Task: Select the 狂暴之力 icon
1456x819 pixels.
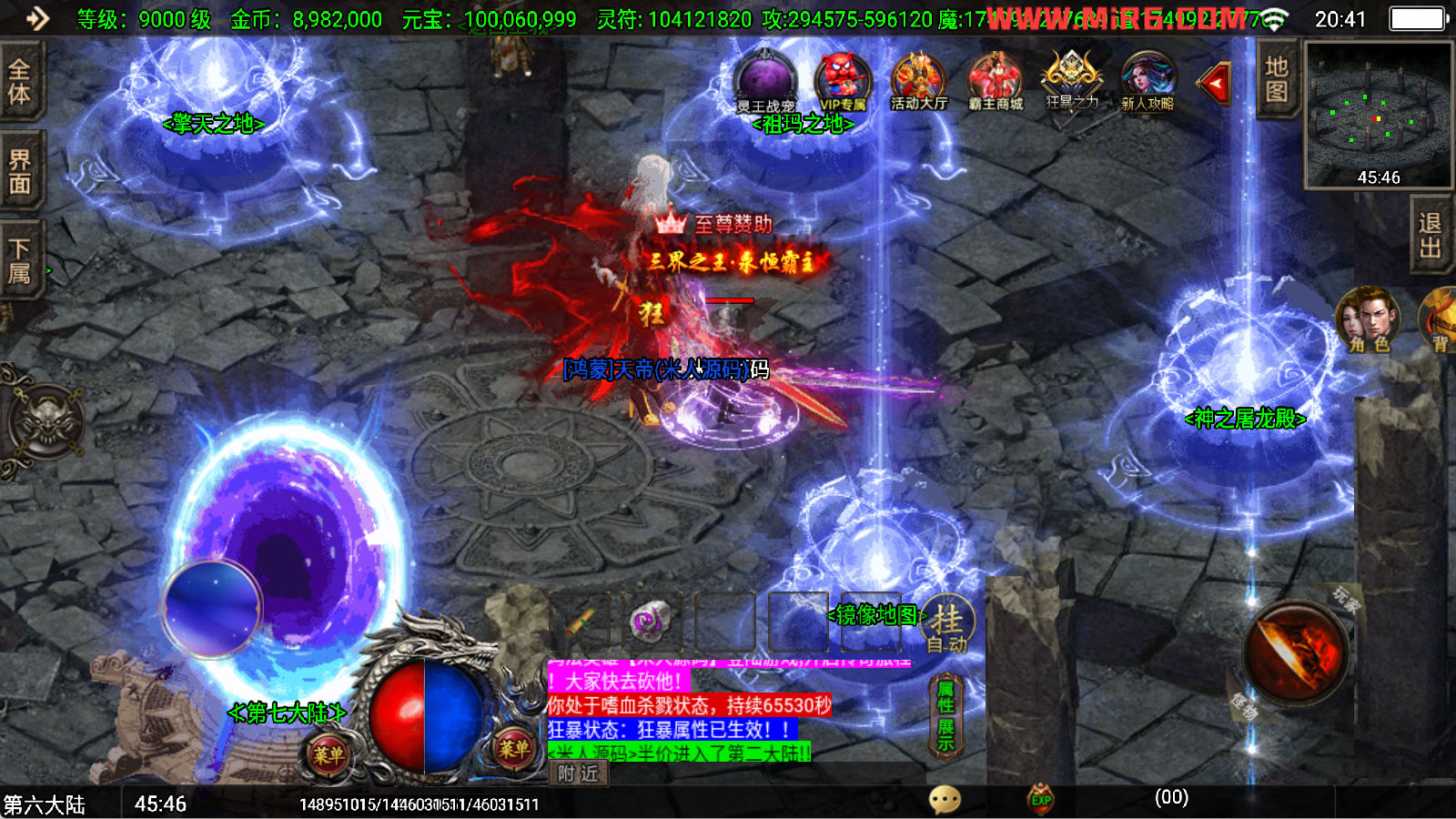Action: coord(1071,80)
